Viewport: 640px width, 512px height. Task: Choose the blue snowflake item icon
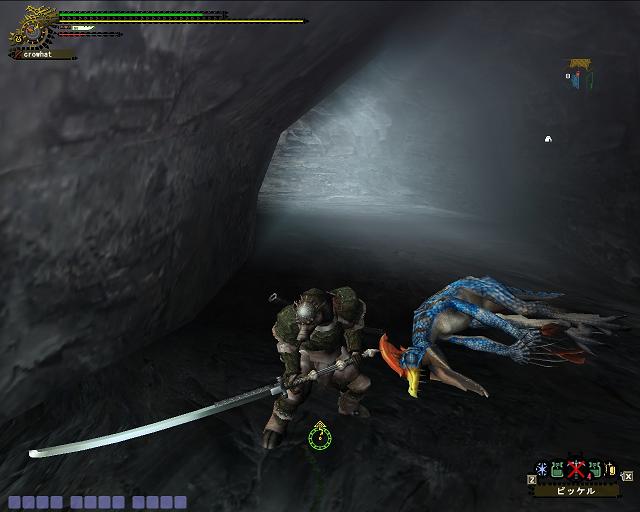542,470
